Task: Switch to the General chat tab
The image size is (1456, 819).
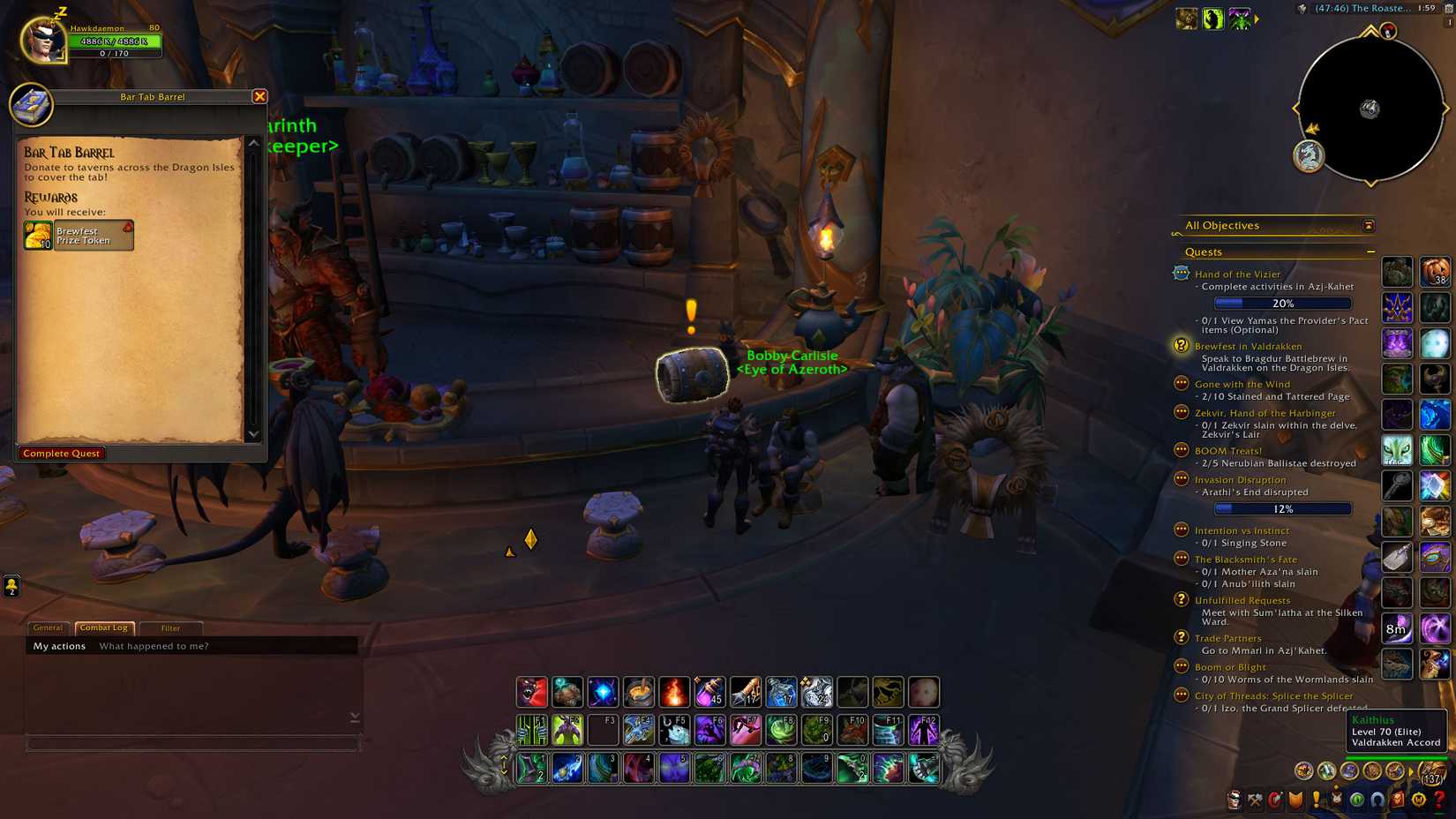Action: click(48, 627)
